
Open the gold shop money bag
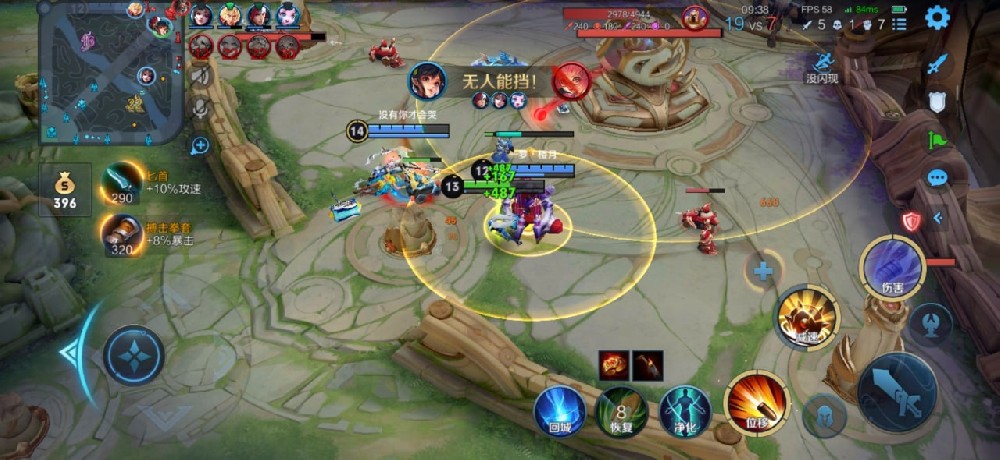point(65,190)
